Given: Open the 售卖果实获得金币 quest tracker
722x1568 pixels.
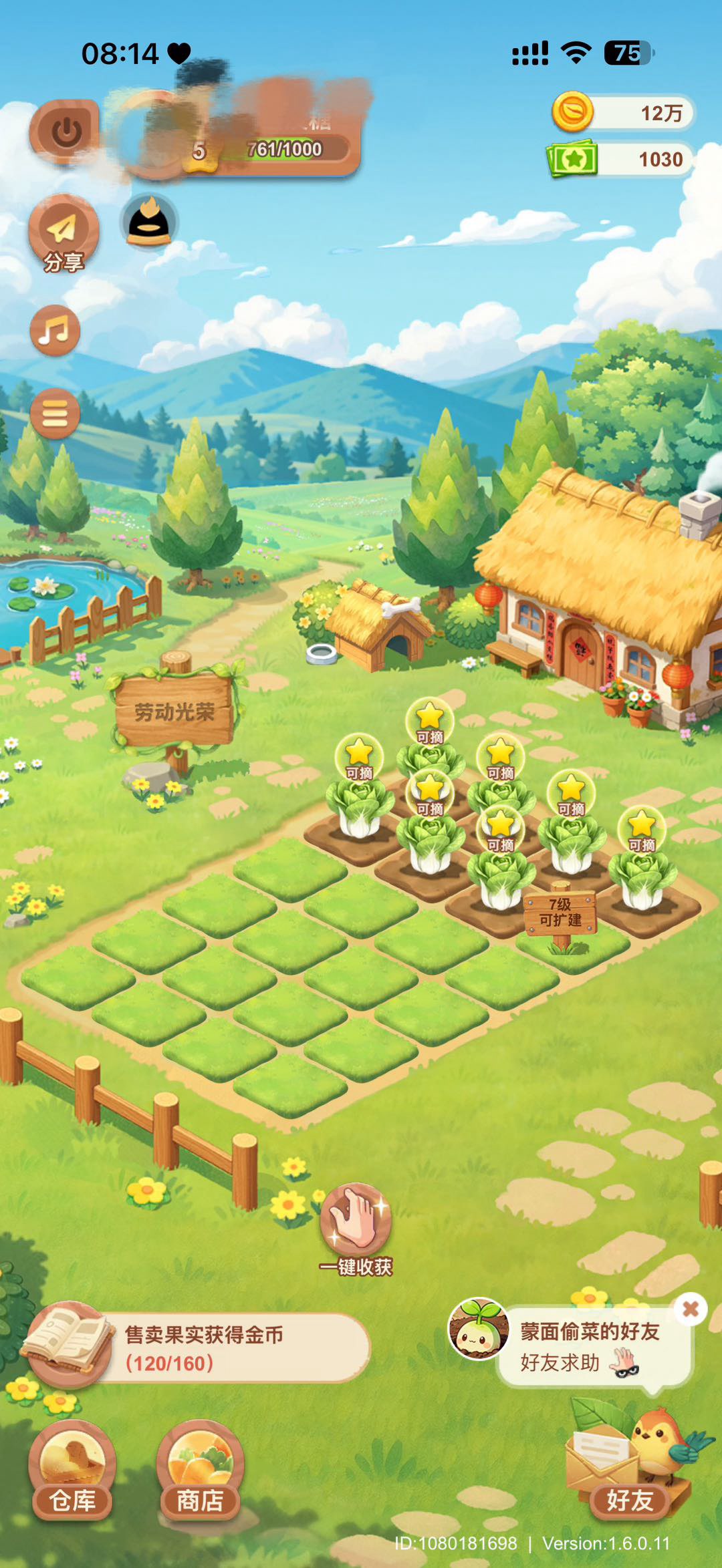Looking at the screenshot, I should (x=201, y=1348).
